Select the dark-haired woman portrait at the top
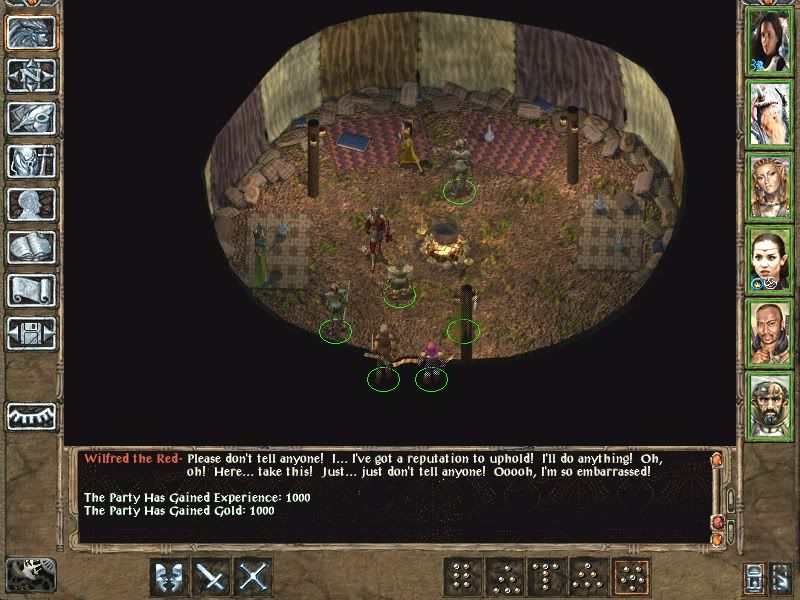This screenshot has height=600, width=800. pos(770,41)
